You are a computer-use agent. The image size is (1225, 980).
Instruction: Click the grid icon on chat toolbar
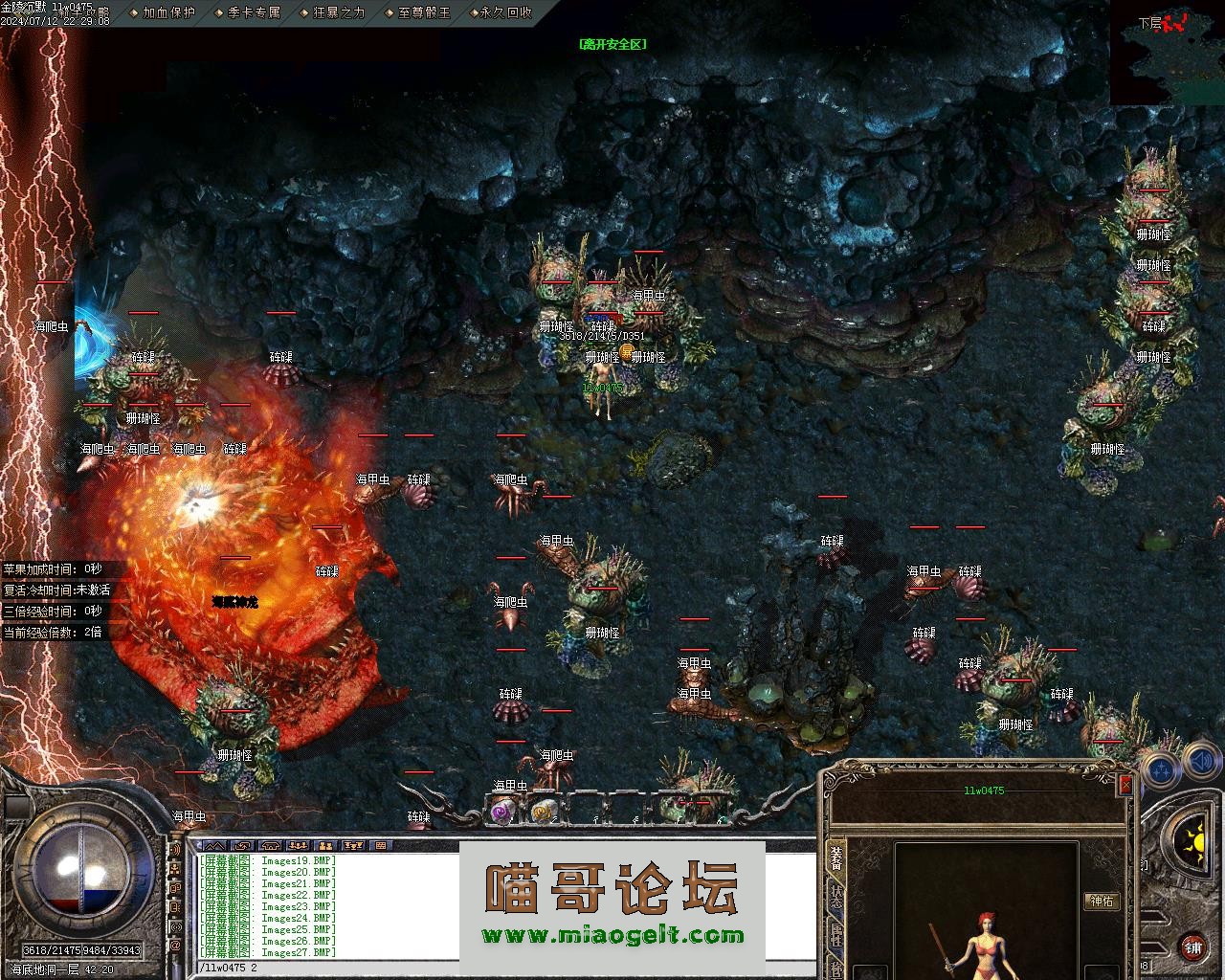[381, 845]
